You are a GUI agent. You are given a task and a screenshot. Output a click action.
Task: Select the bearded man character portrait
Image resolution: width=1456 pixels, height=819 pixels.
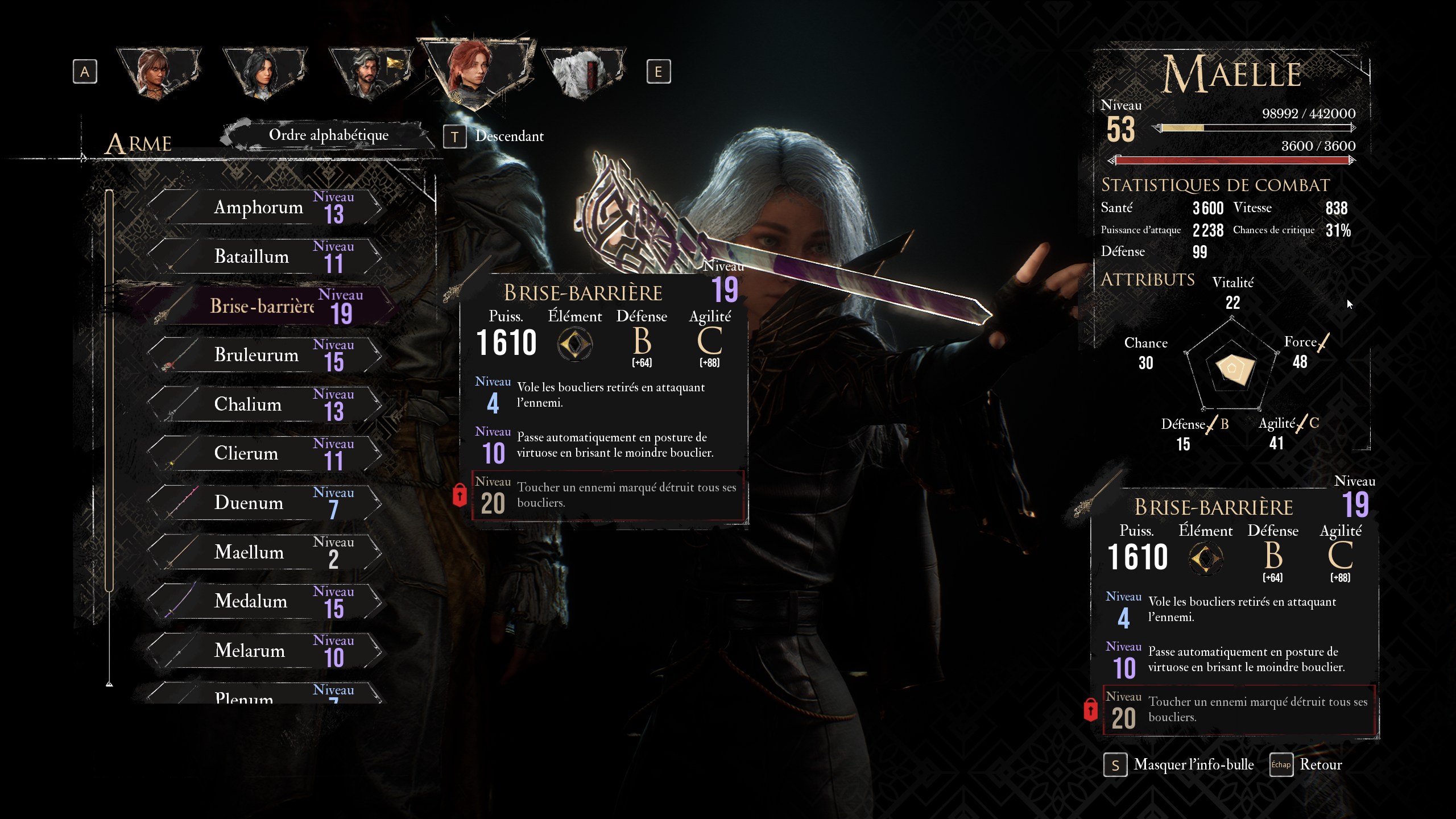370,73
